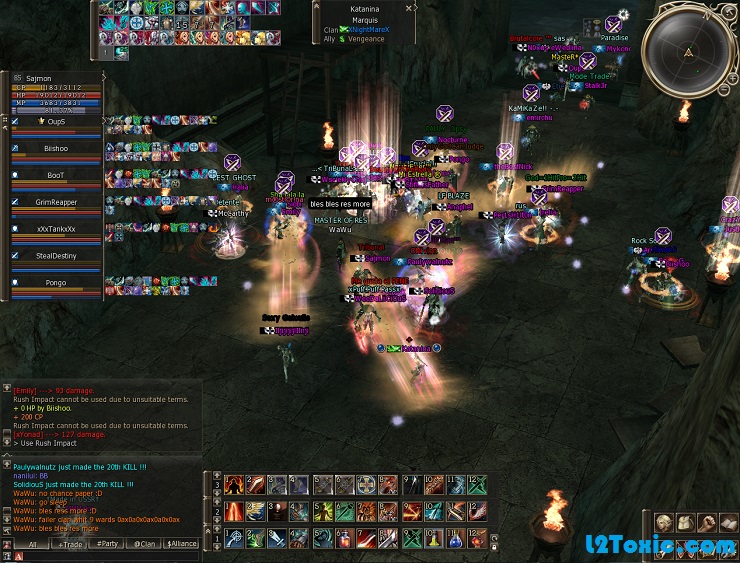This screenshot has height=563, width=740.
Task: Switch to the @Clan chat tab
Action: pos(143,544)
